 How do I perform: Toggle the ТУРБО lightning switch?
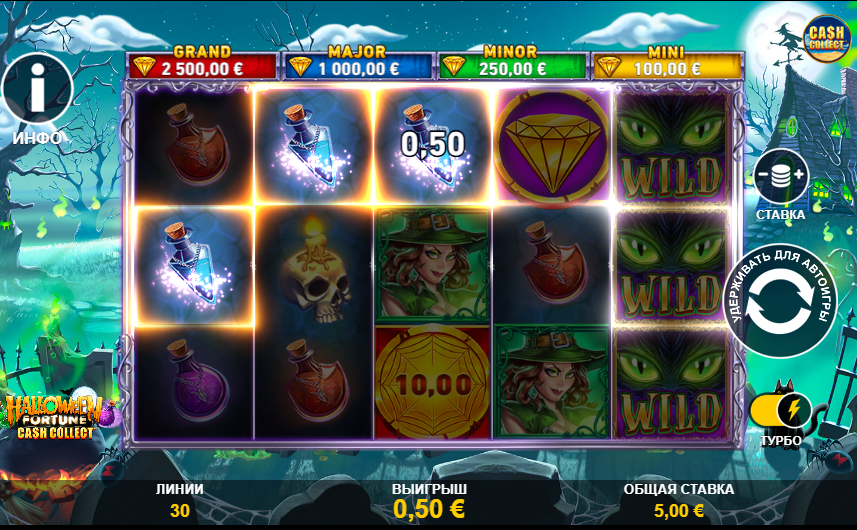(x=780, y=410)
